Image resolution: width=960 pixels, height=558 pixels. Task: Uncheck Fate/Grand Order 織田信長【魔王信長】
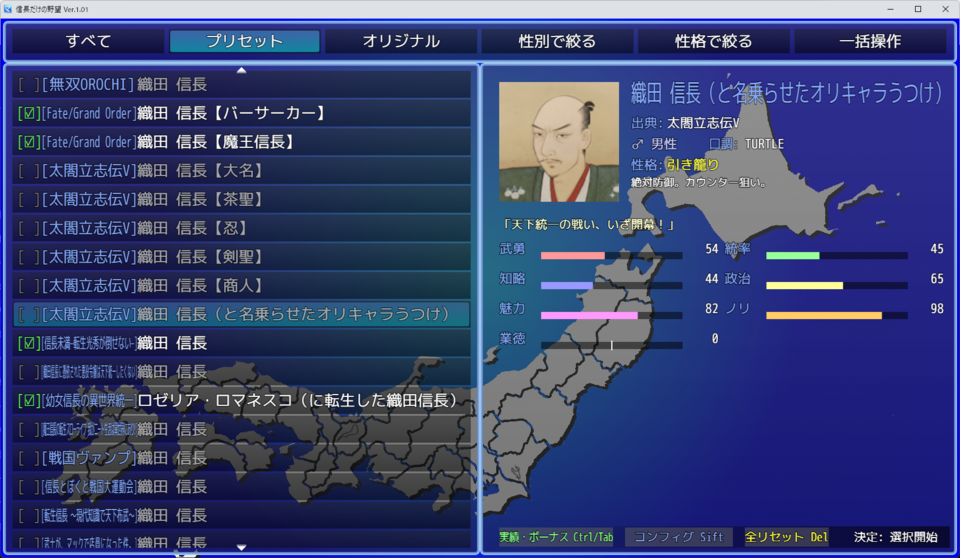tap(242, 142)
